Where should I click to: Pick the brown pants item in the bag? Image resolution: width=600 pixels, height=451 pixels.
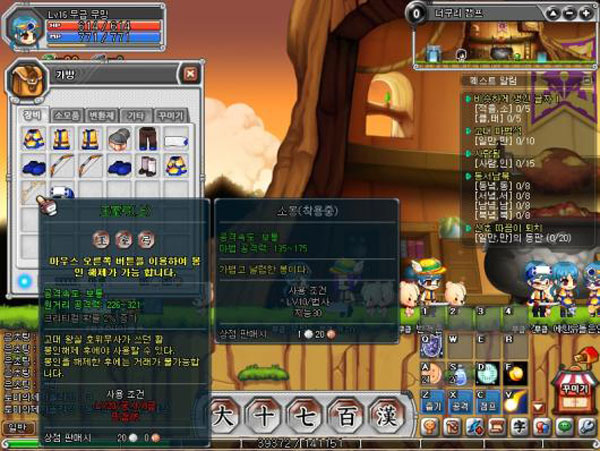point(148,139)
